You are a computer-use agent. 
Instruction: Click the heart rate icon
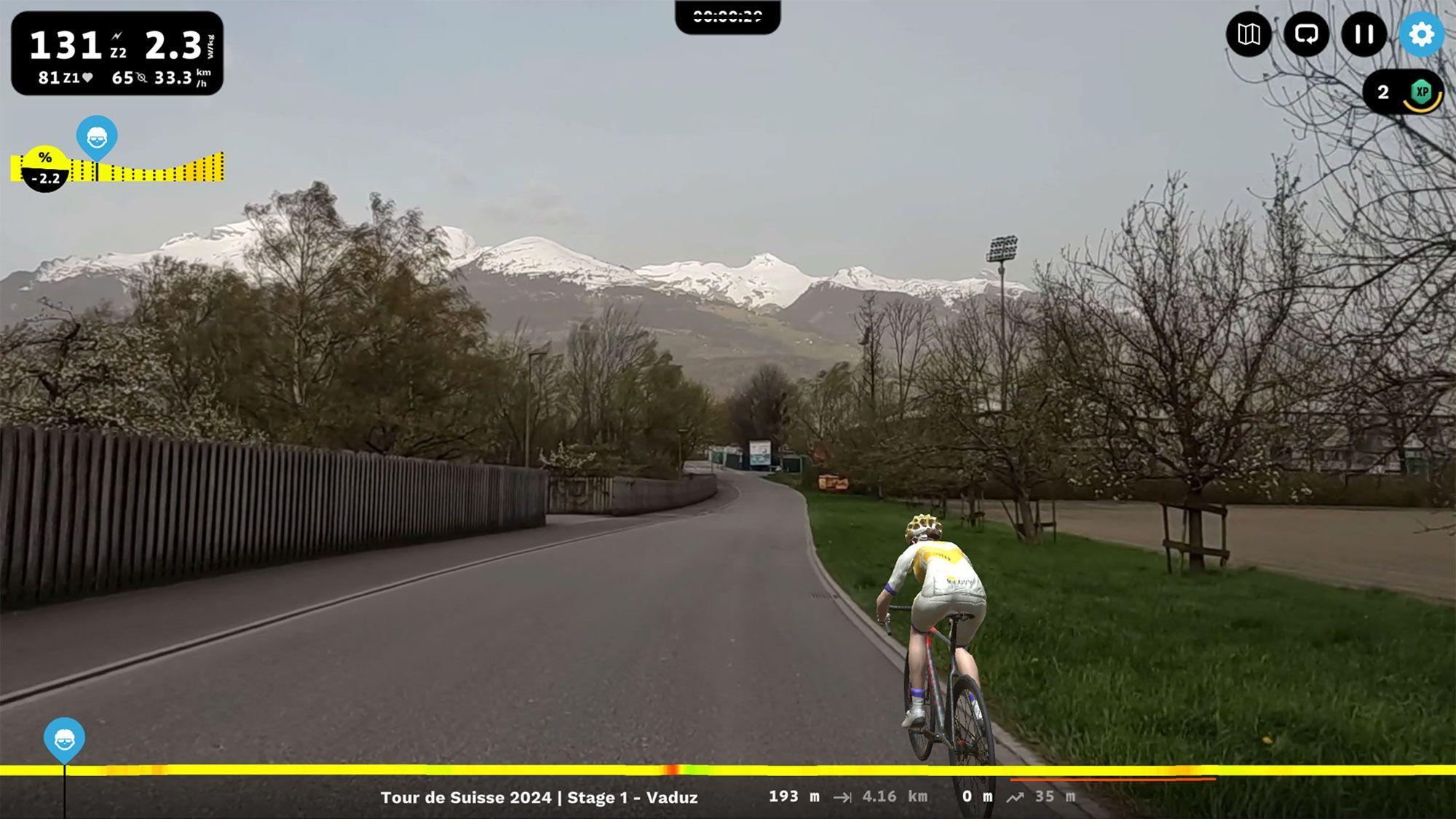point(89,76)
